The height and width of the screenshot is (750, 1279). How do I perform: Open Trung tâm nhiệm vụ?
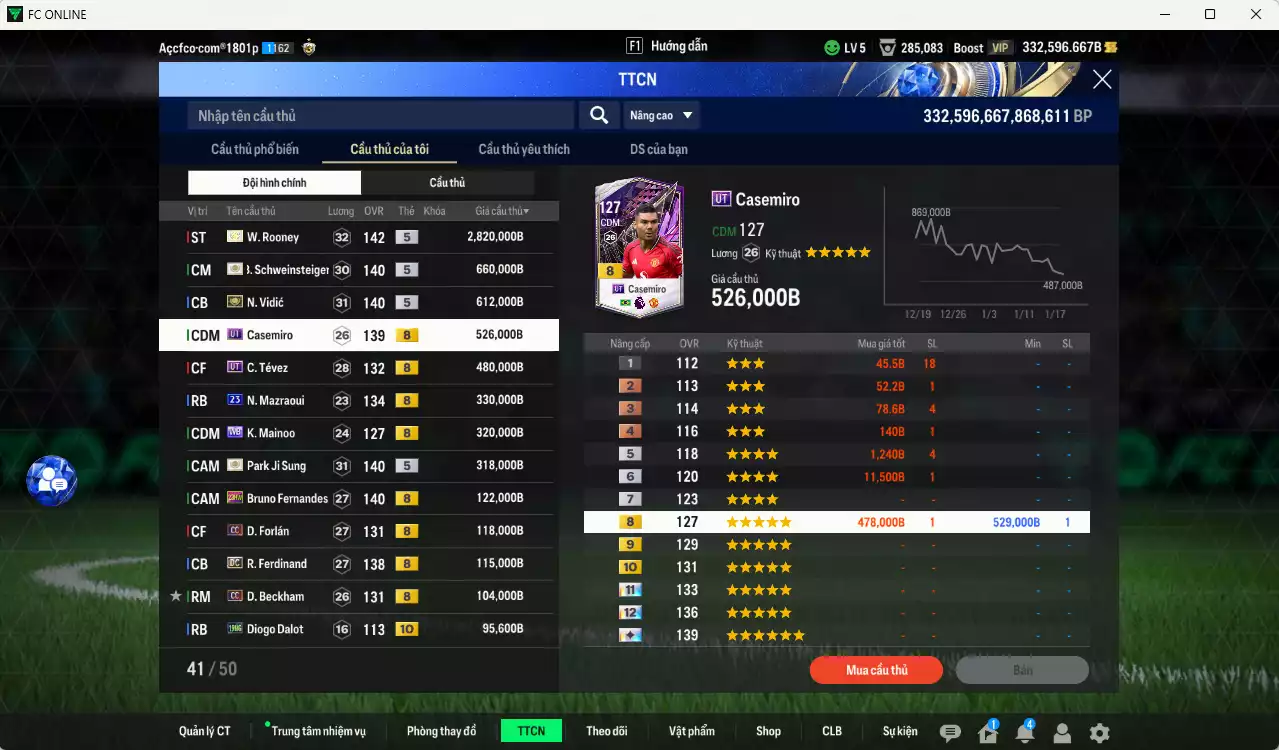[318, 731]
